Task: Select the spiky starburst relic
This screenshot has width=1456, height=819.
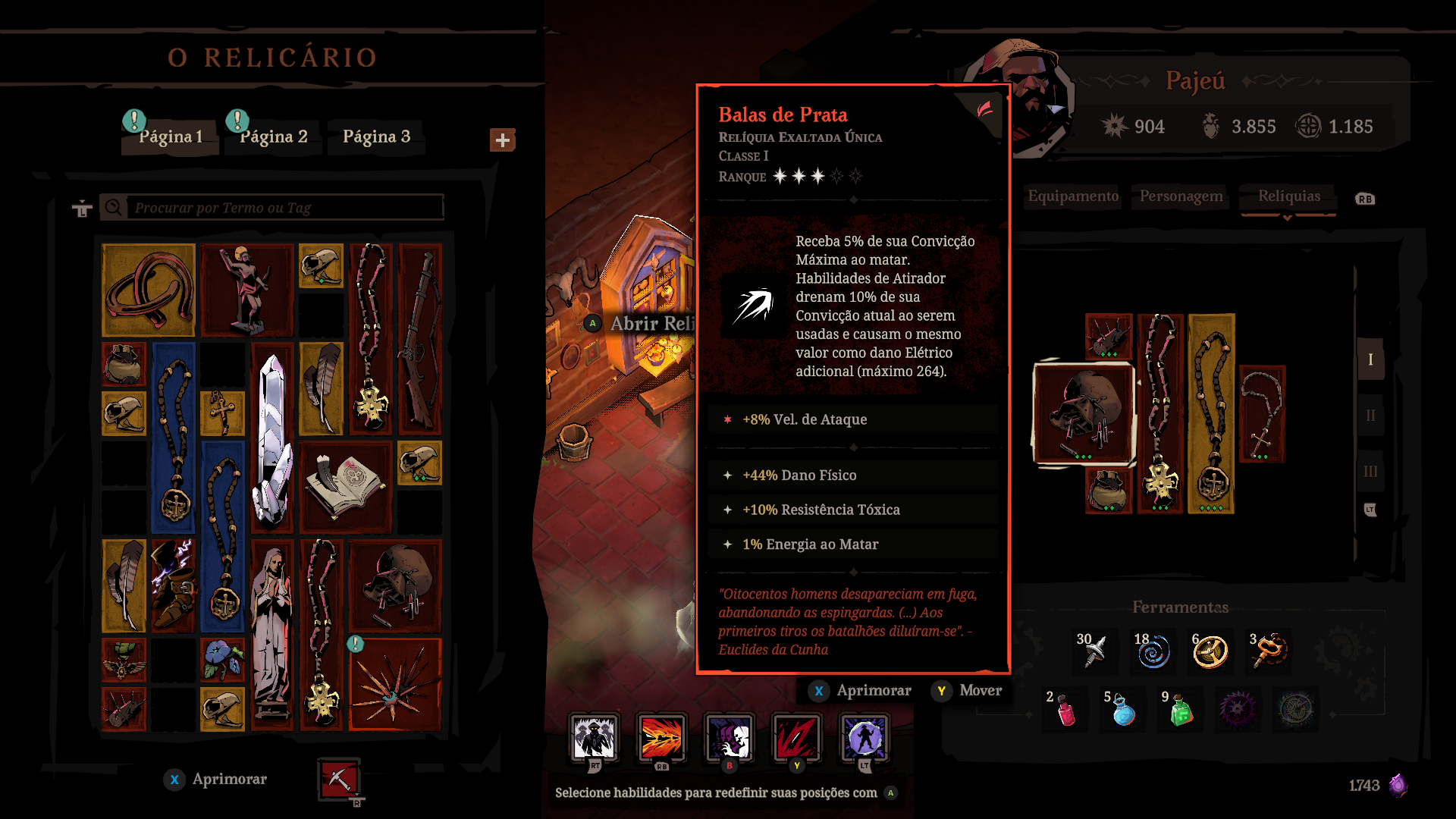Action: click(x=394, y=685)
